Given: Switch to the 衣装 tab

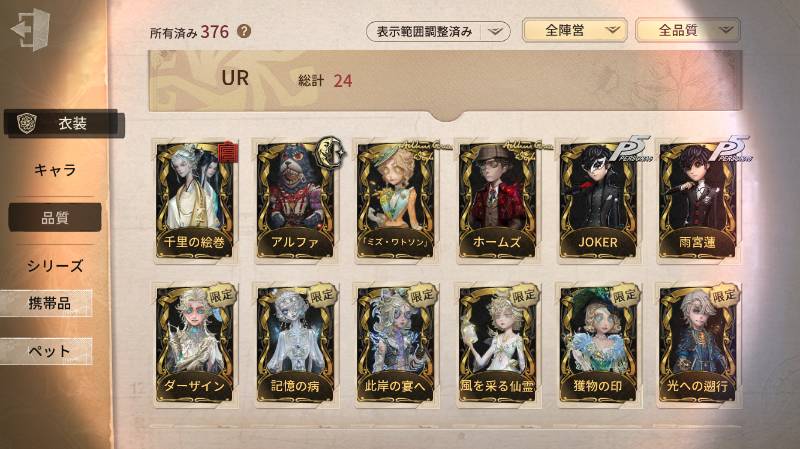Looking at the screenshot, I should pos(66,124).
